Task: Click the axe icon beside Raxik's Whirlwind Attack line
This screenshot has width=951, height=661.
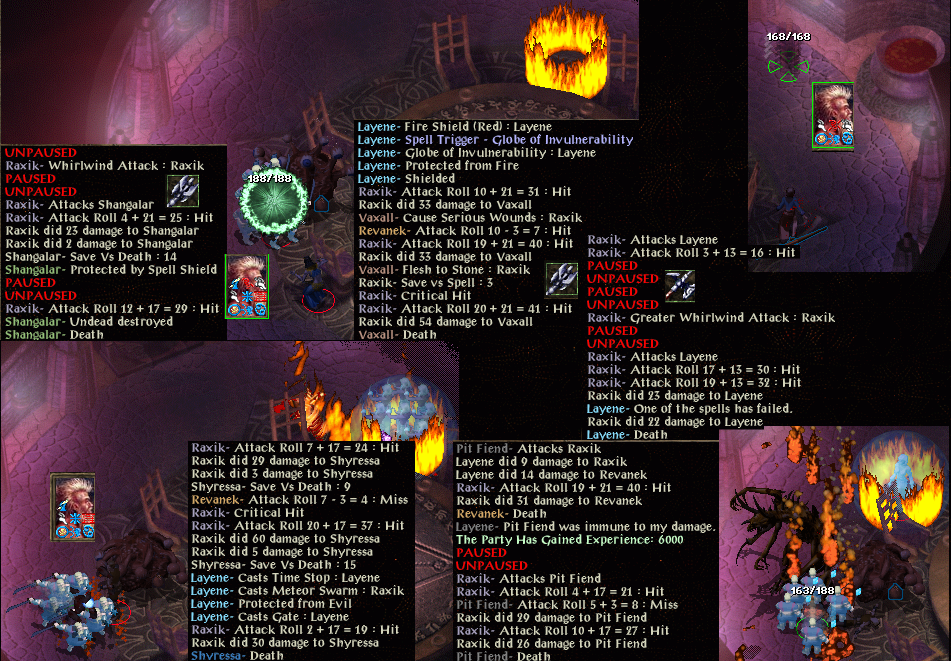Action: (183, 190)
